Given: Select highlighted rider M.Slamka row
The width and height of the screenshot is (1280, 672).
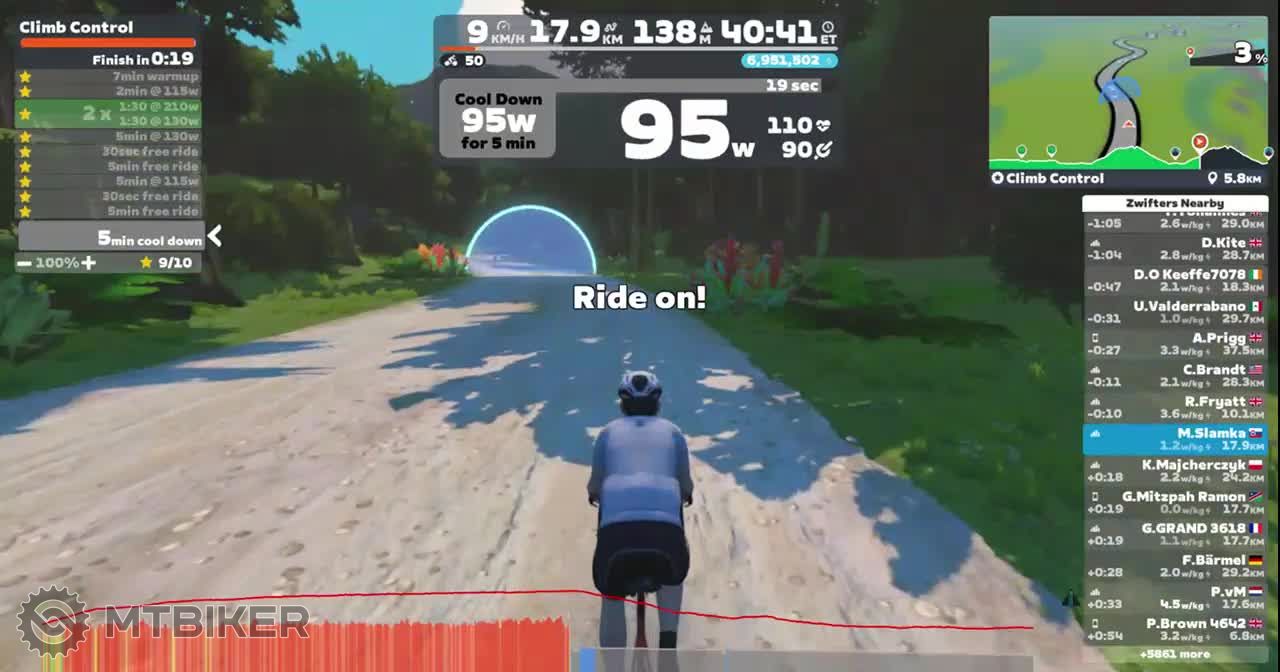Looking at the screenshot, I should pos(1175,439).
